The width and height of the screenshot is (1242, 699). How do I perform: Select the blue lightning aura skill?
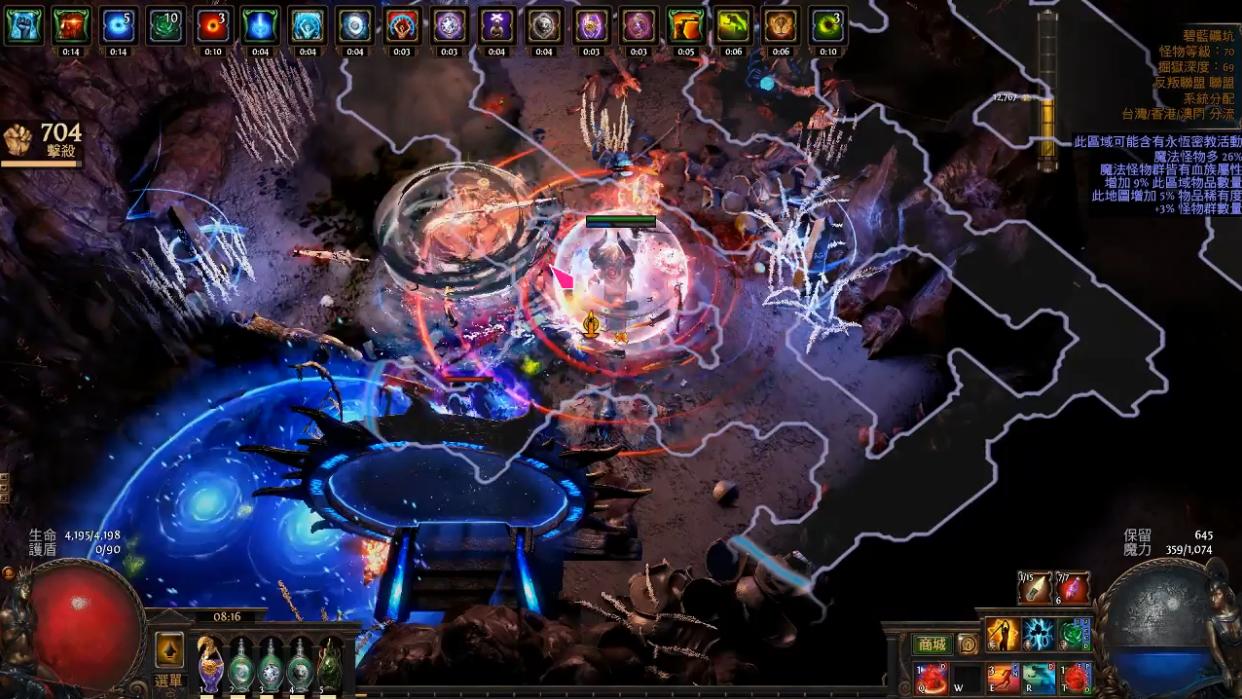click(x=1038, y=634)
